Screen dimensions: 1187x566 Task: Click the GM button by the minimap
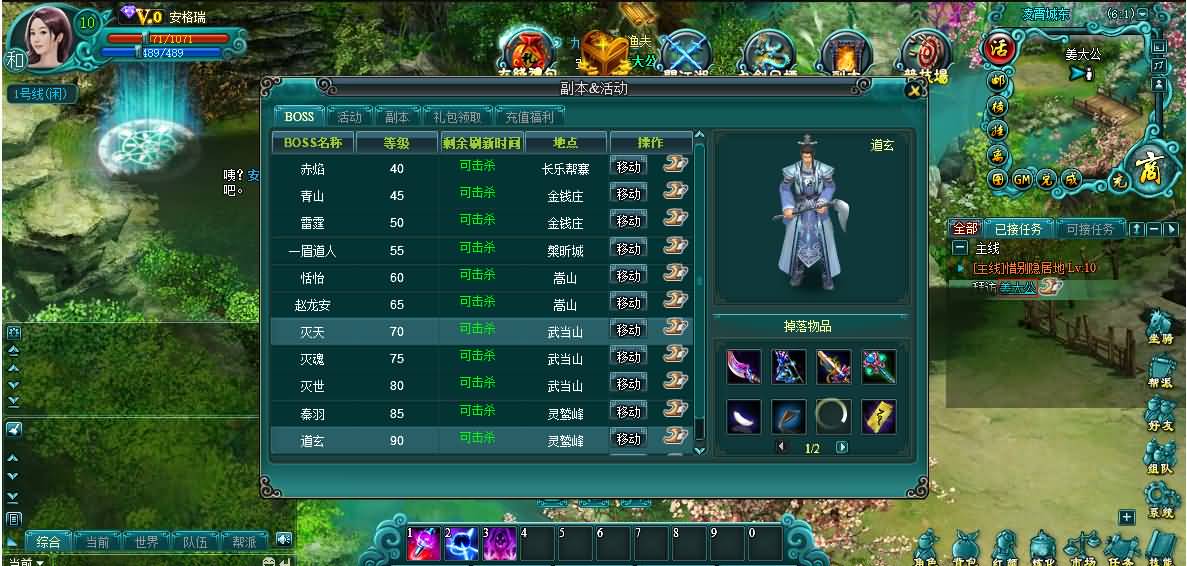tap(1022, 180)
